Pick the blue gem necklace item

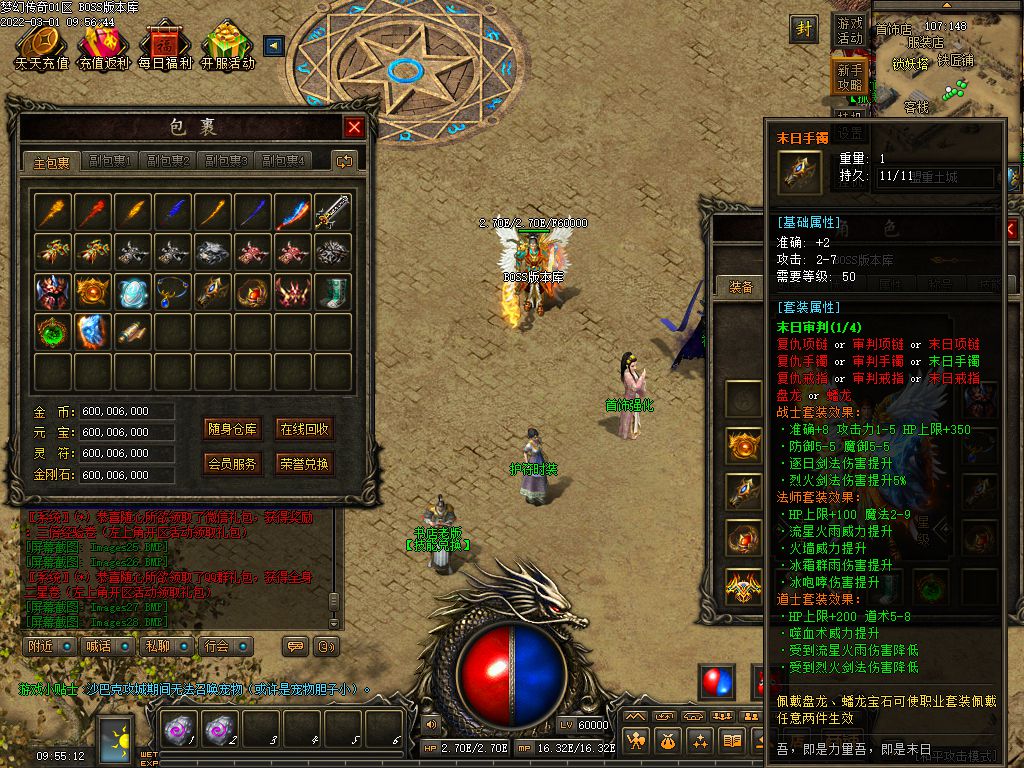172,291
